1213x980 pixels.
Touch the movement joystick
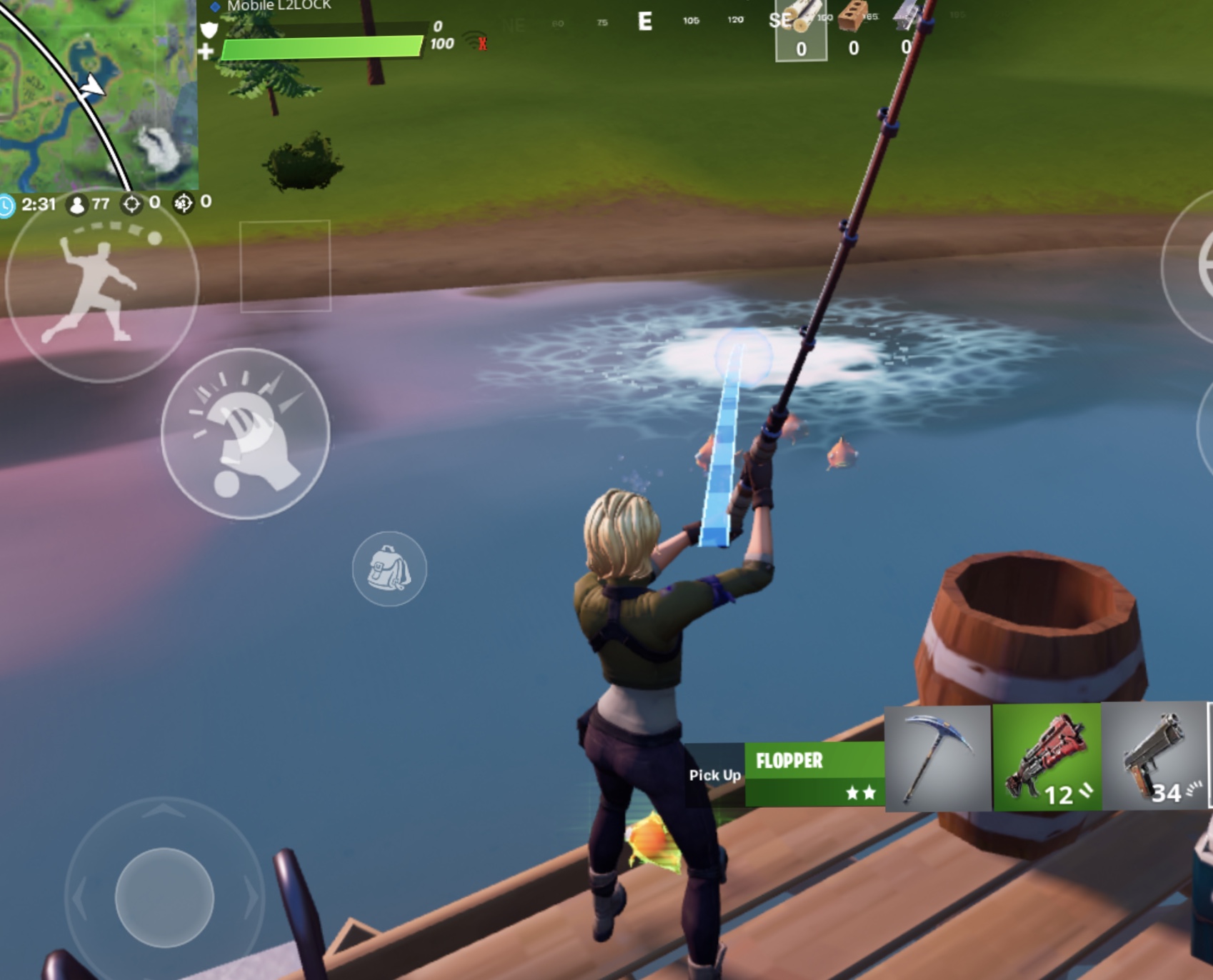pos(164,897)
